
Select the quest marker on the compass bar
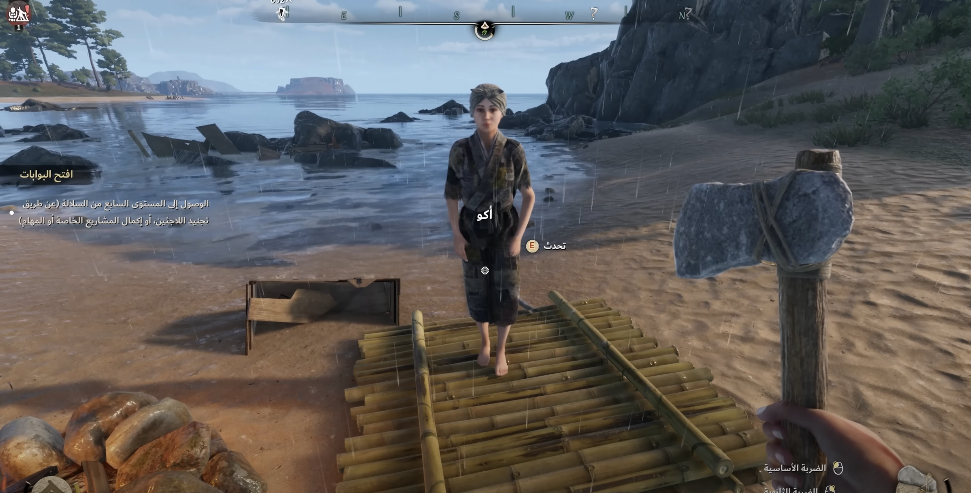(x=485, y=29)
